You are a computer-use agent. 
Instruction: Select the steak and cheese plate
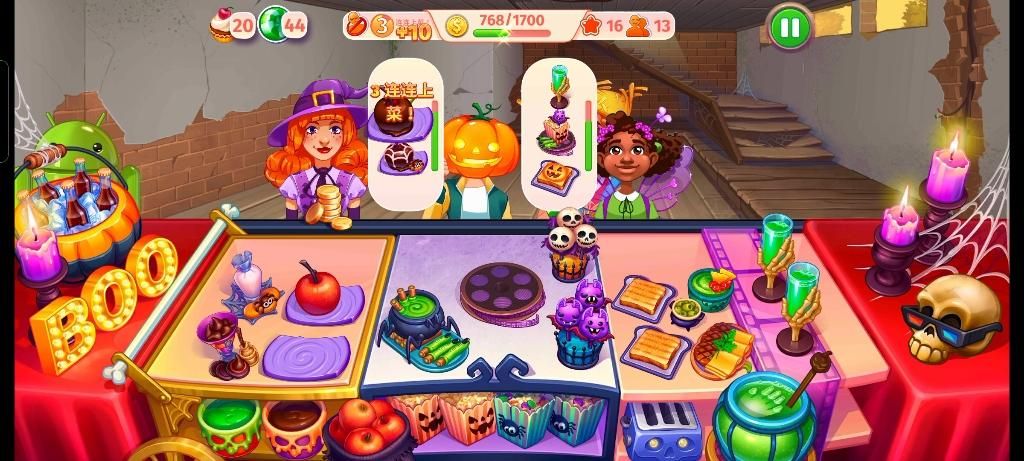pos(724,347)
